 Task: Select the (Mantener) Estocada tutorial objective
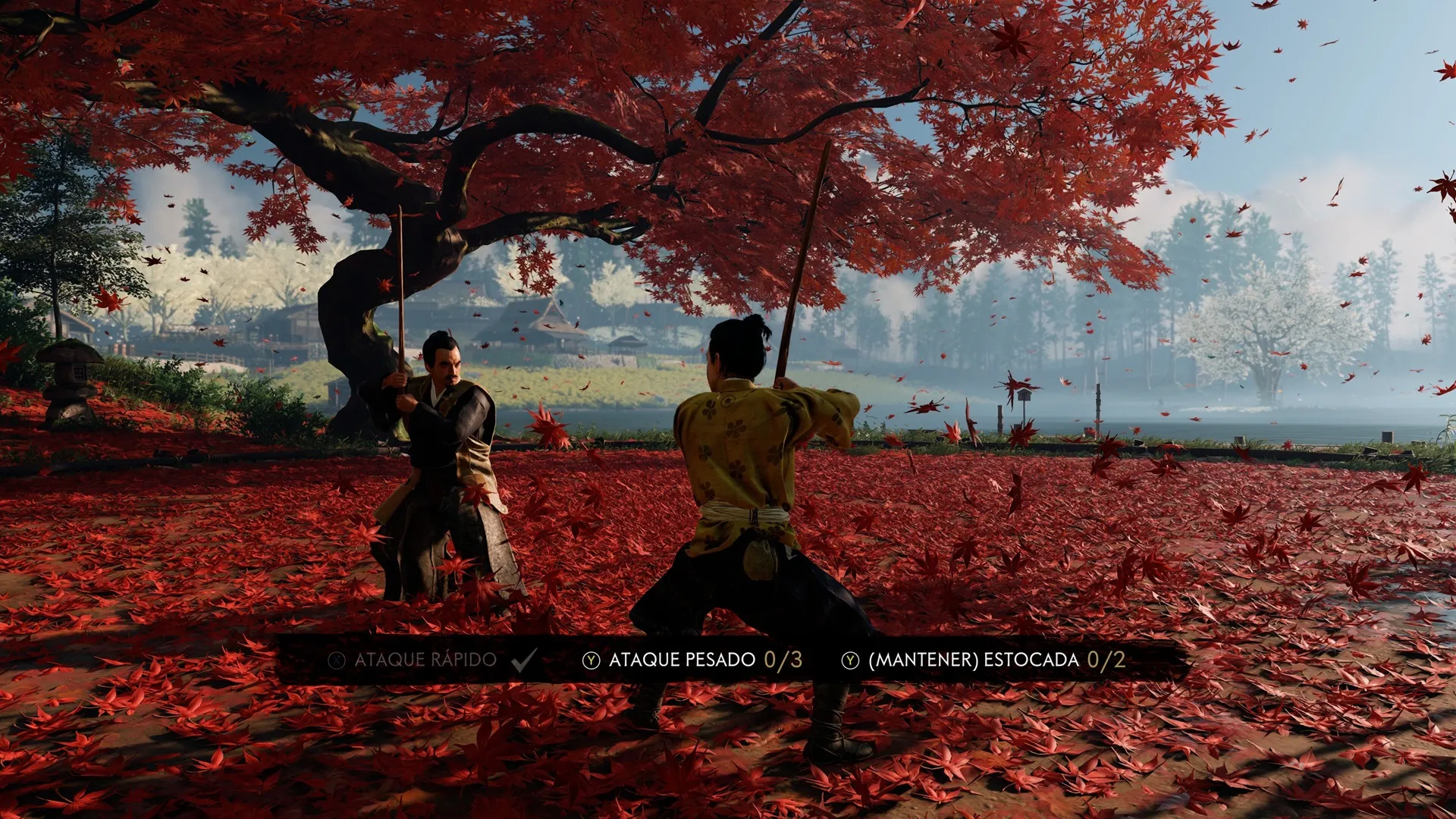pos(974,660)
